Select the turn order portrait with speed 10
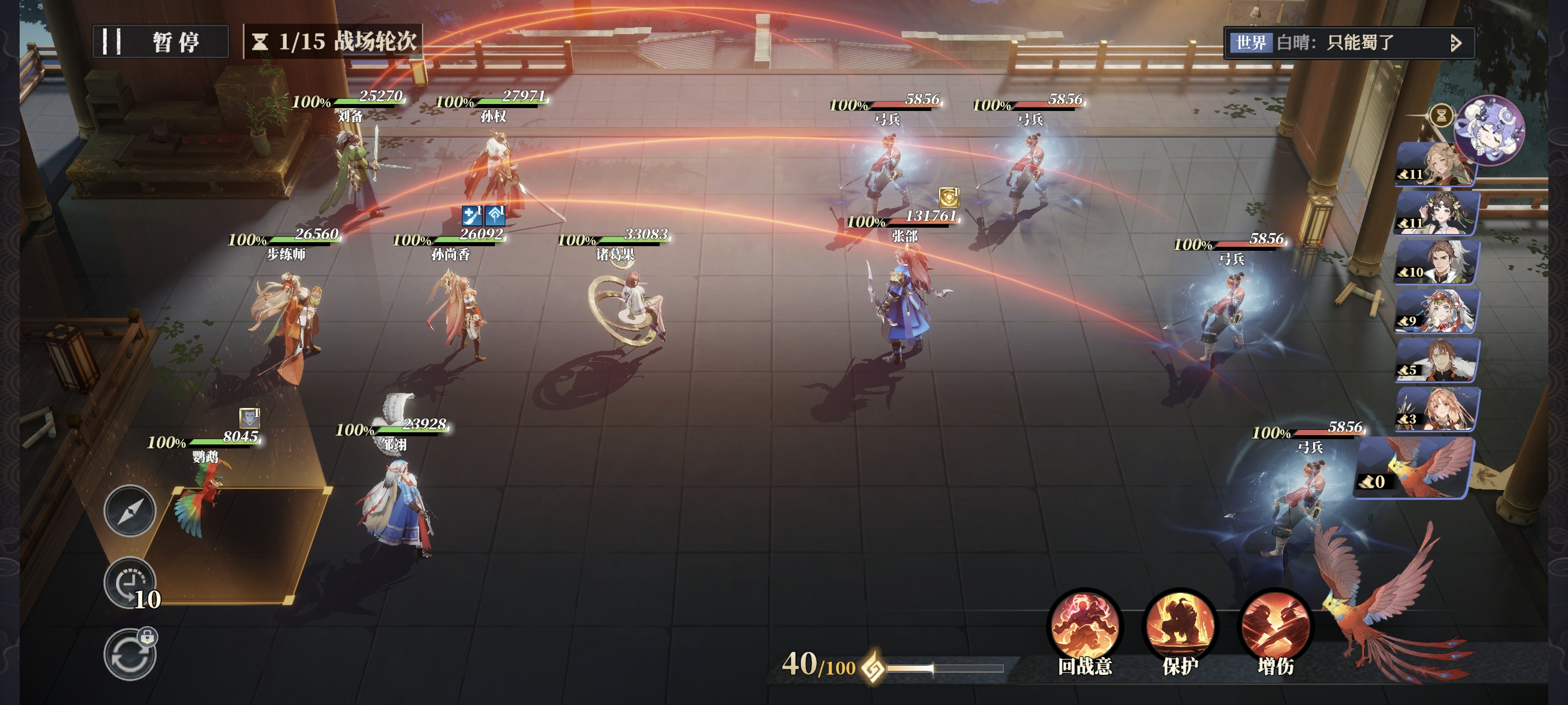The image size is (1568, 705). [1437, 263]
